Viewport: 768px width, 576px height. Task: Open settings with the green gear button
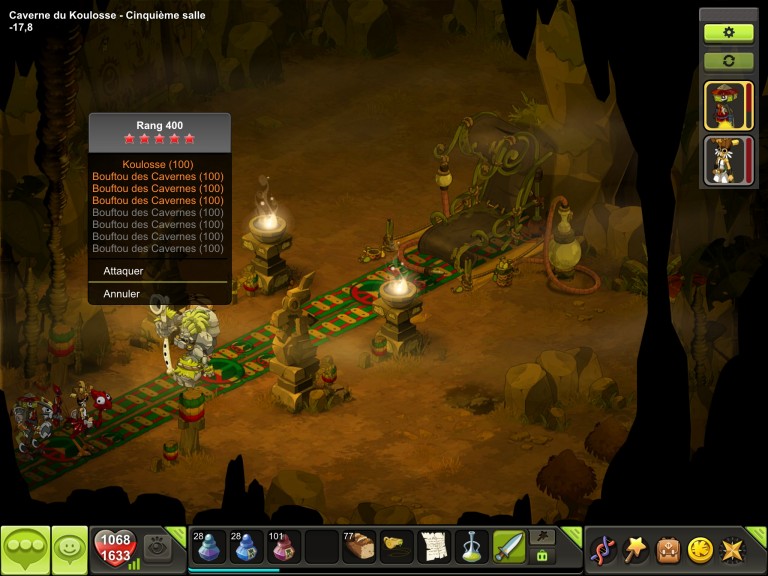coord(728,32)
